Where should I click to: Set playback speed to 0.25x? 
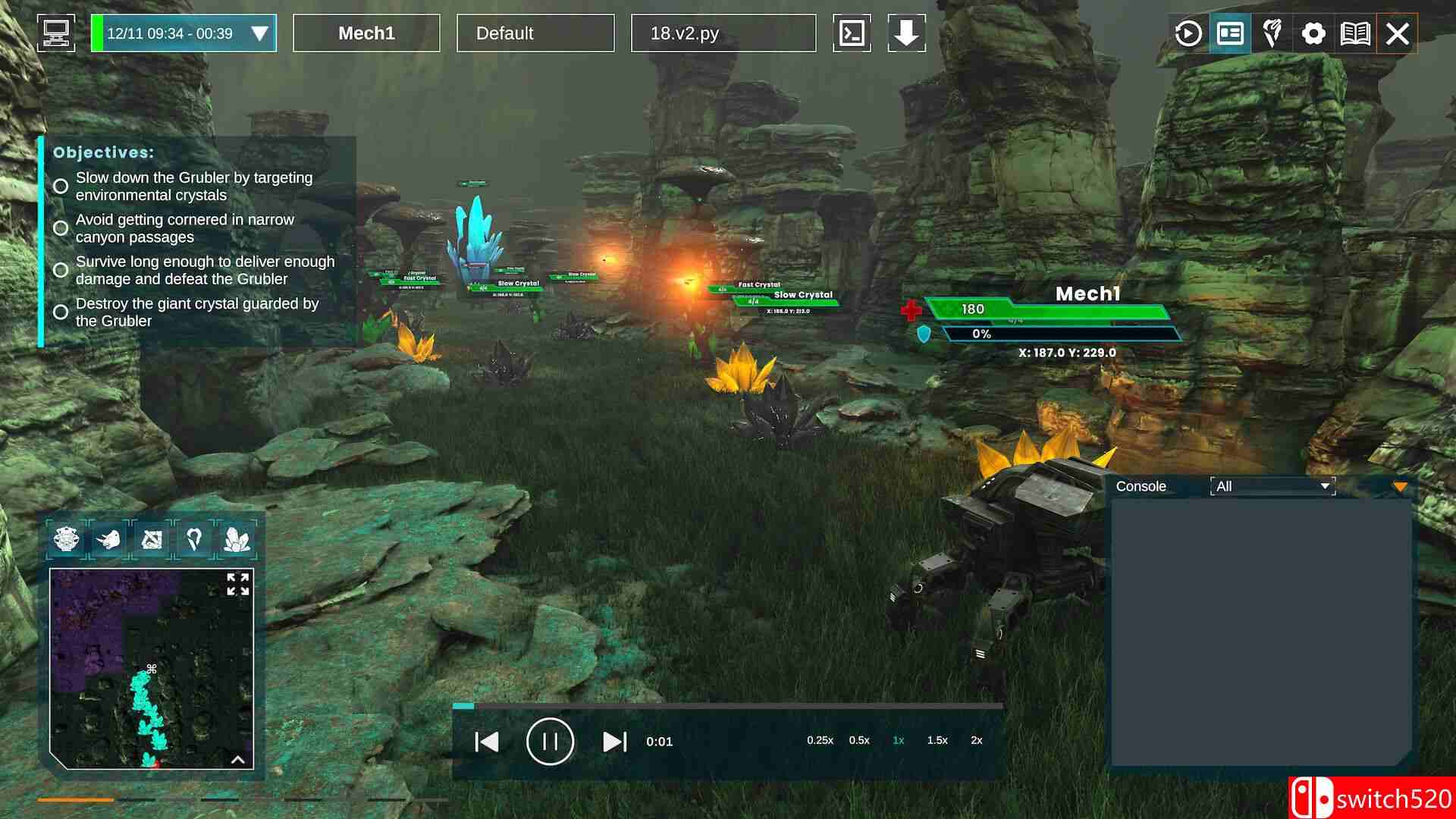click(x=820, y=740)
